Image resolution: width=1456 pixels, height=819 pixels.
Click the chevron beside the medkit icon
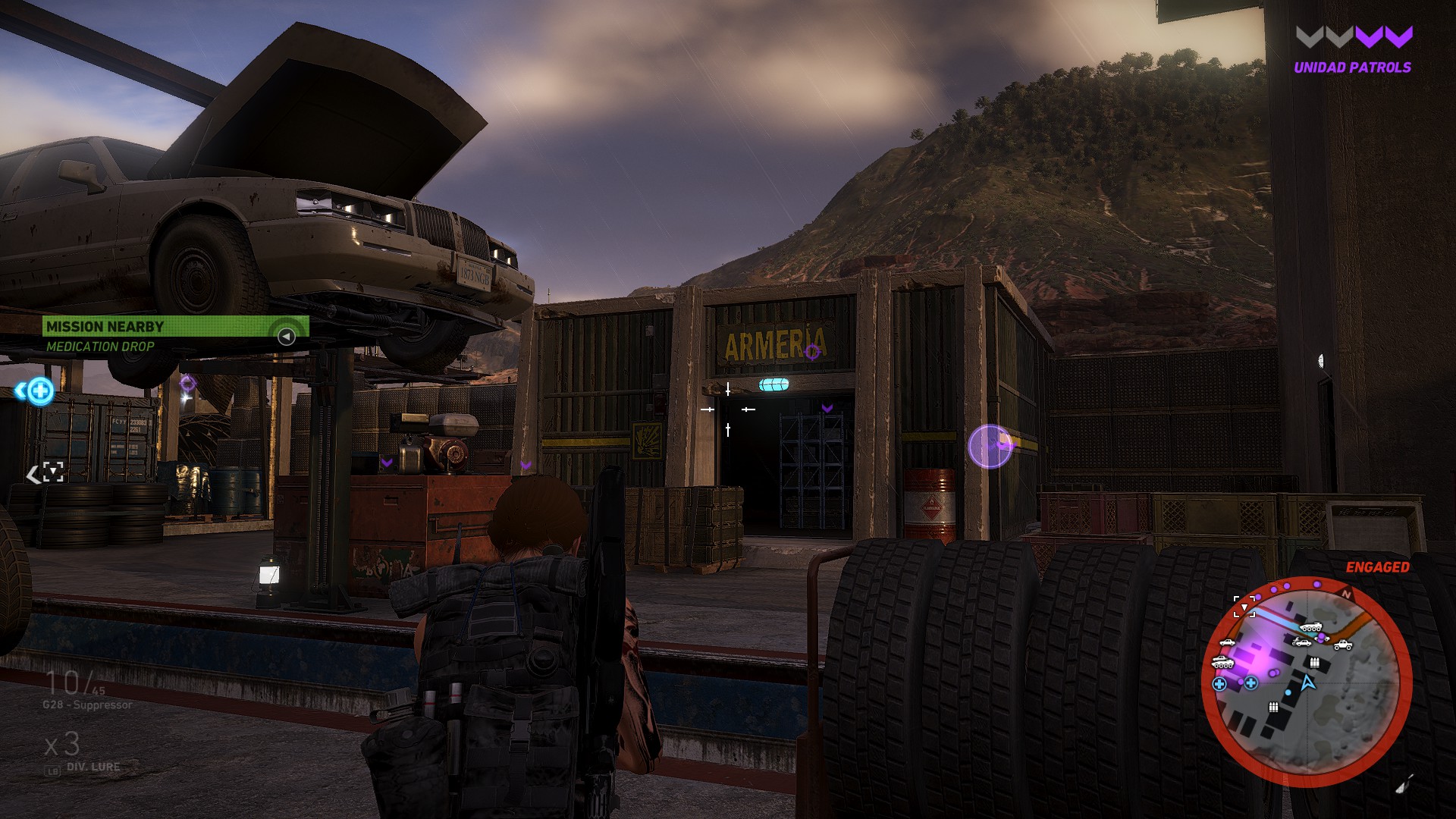[20, 391]
